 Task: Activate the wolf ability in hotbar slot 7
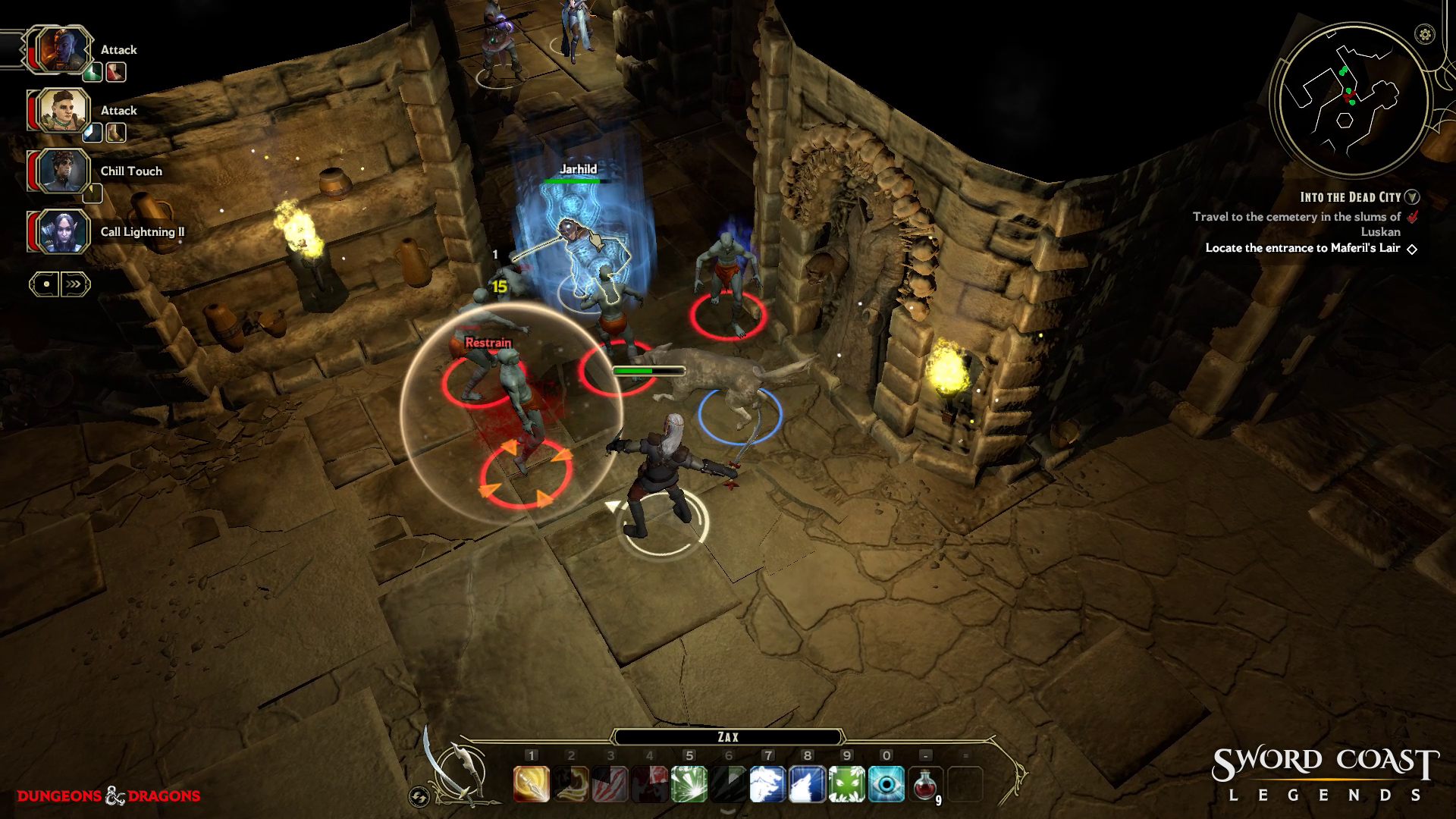[767, 785]
